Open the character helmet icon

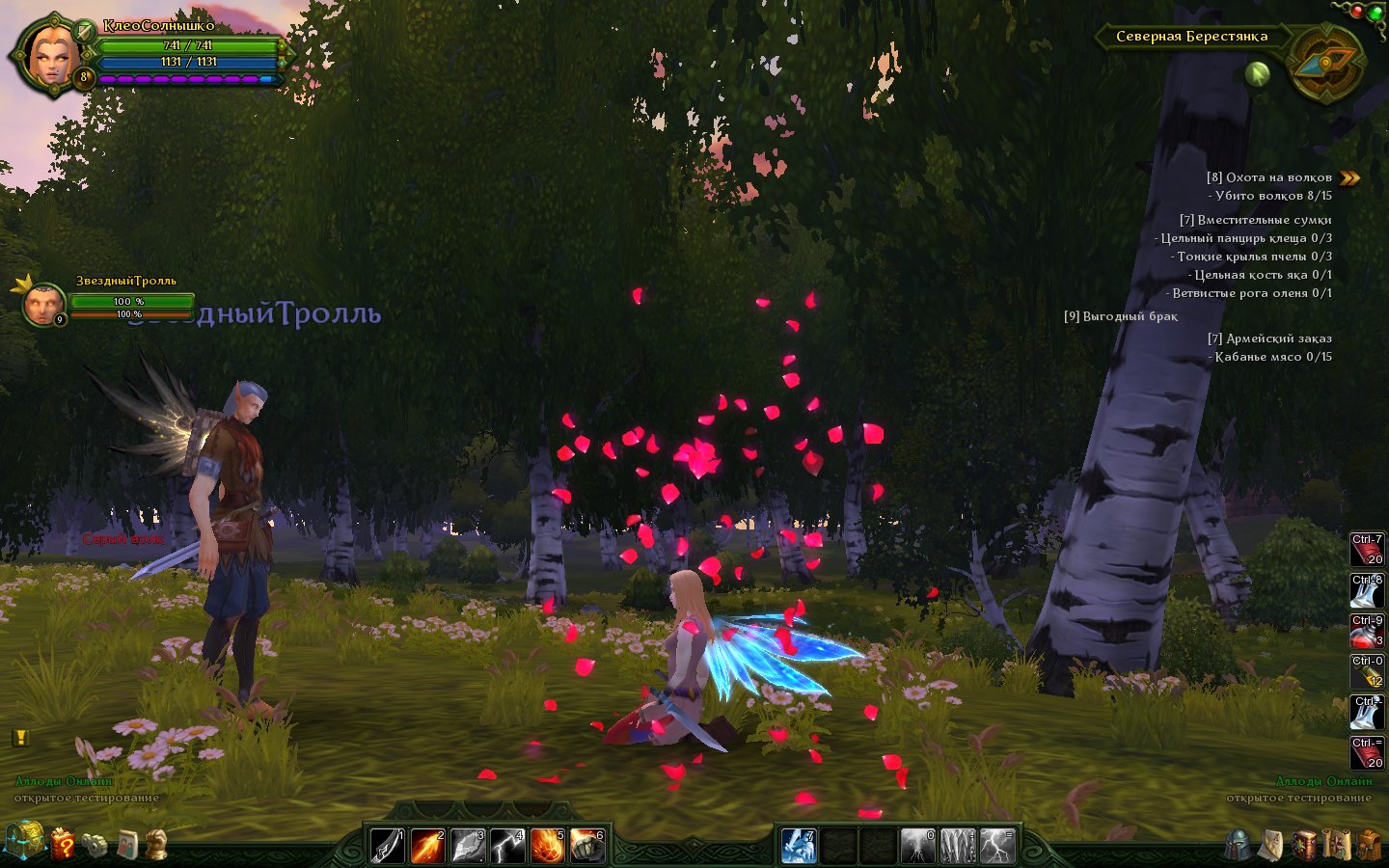pos(1239,845)
